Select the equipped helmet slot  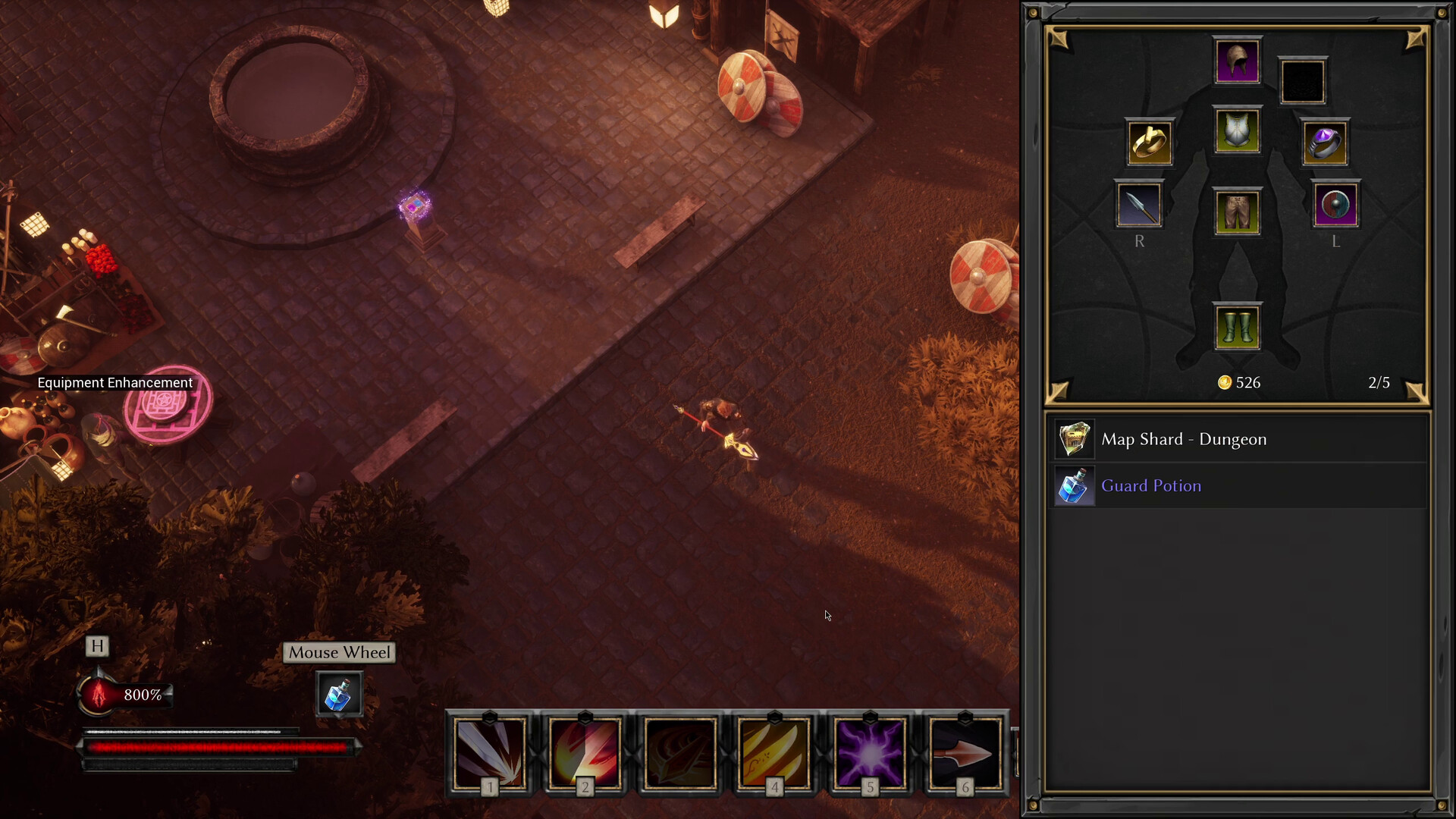pyautogui.click(x=1237, y=61)
